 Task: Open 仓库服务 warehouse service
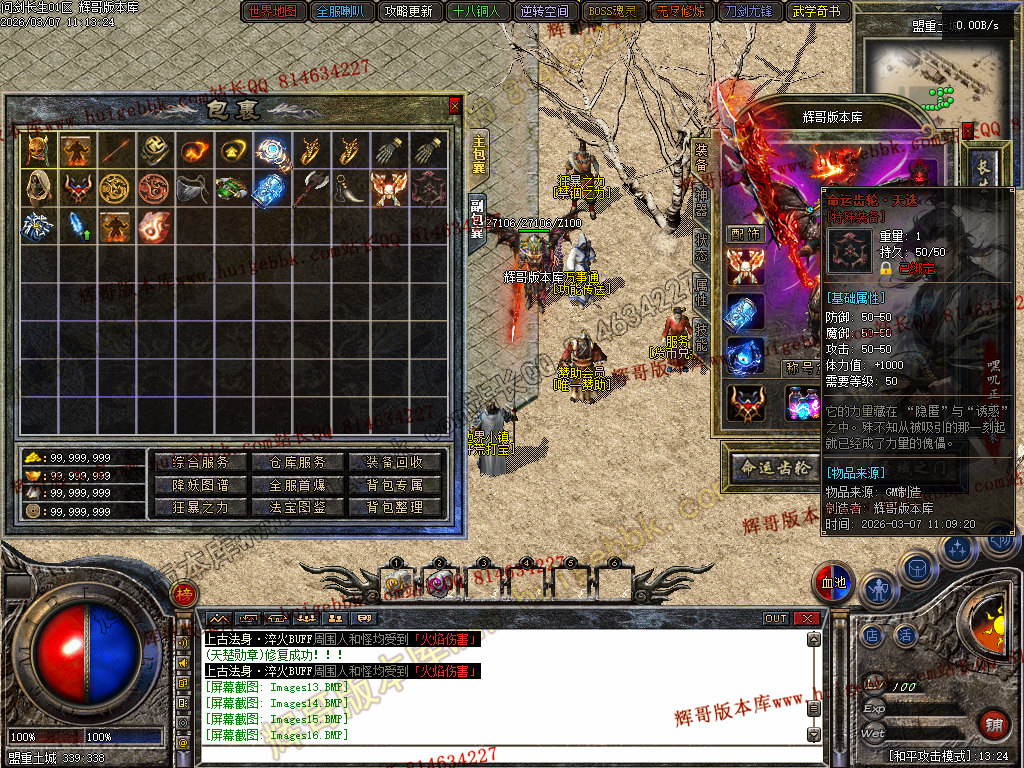tap(290, 462)
